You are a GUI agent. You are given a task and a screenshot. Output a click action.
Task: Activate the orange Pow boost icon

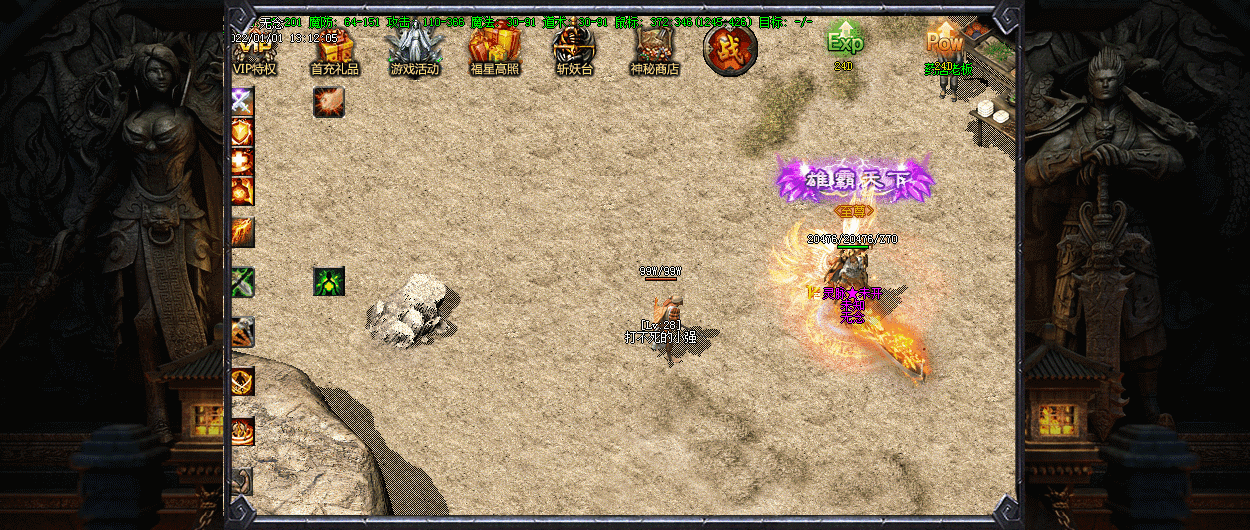[944, 42]
